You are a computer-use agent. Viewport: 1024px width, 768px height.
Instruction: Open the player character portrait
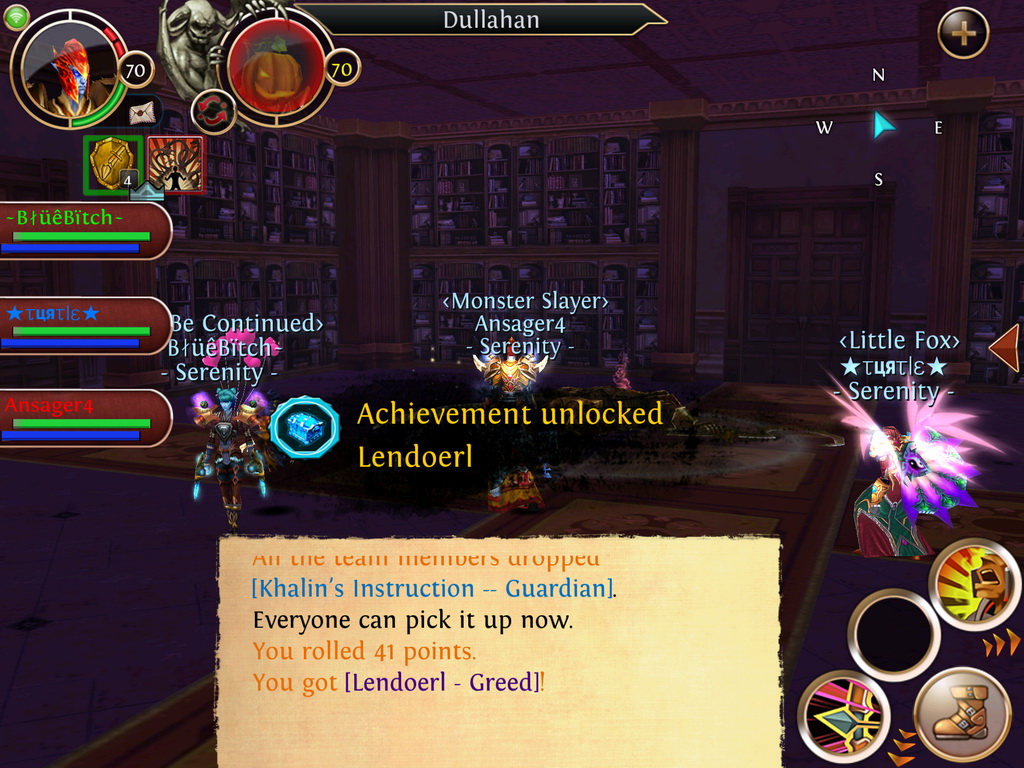[x=68, y=72]
